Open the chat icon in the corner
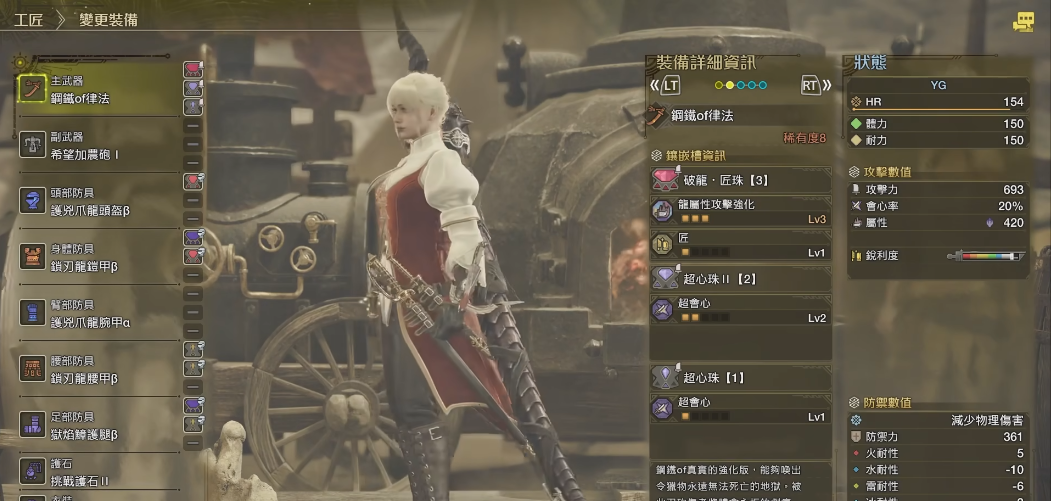Image resolution: width=1051 pixels, height=501 pixels. [1023, 21]
